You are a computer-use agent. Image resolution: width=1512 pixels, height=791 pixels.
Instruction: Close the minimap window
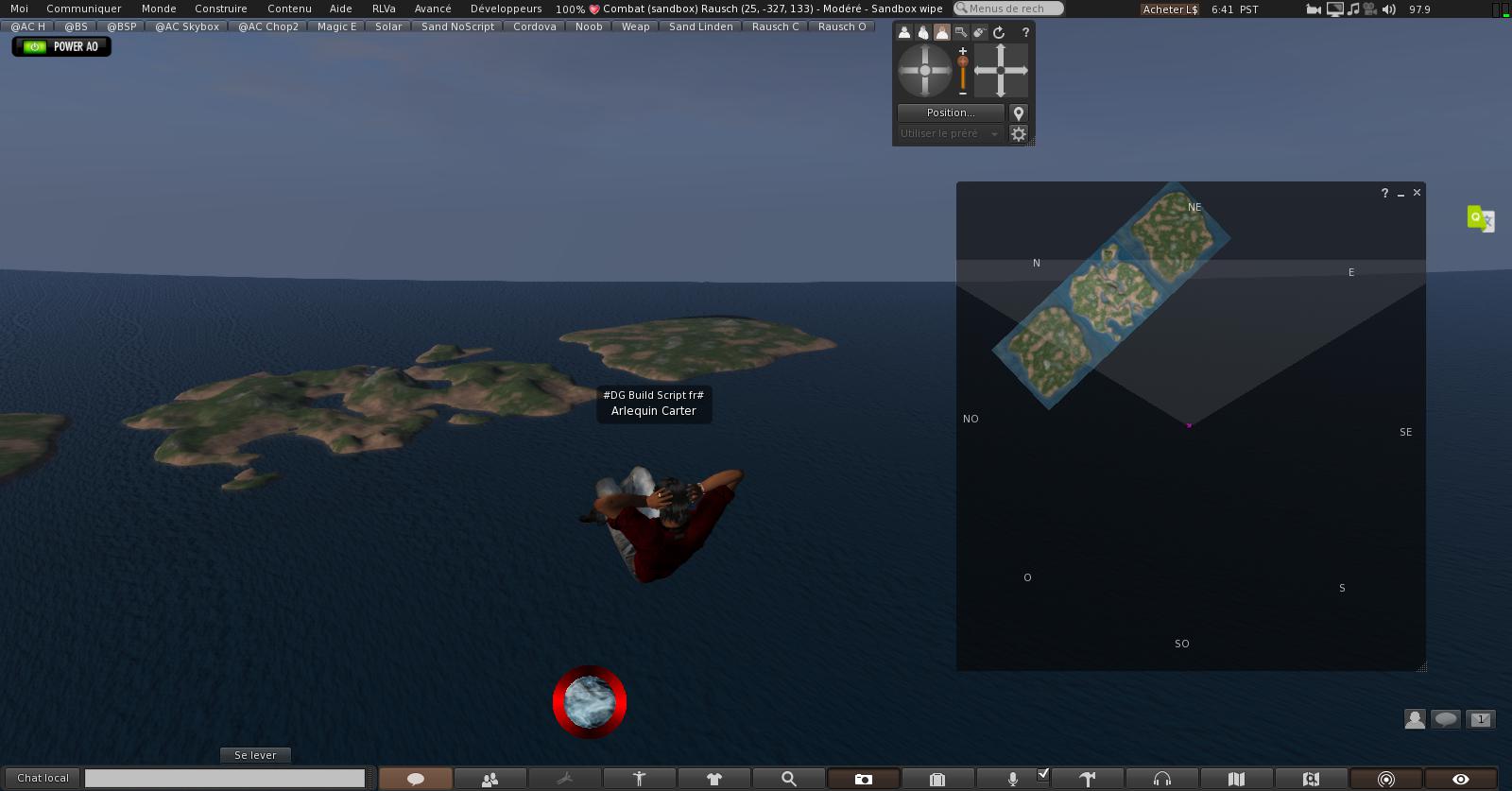[x=1417, y=193]
